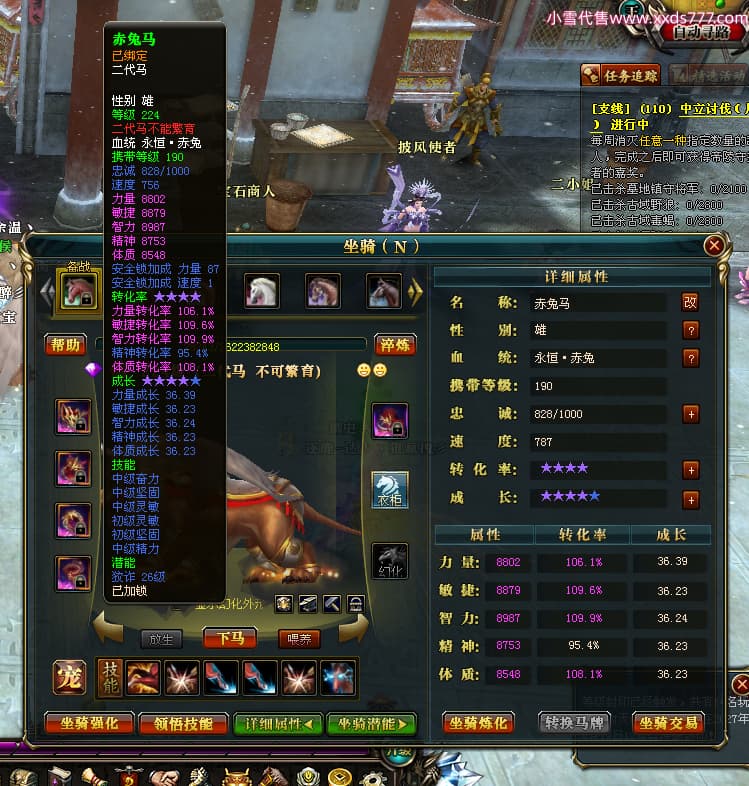Open the 帮助 help button

pyautogui.click(x=66, y=345)
